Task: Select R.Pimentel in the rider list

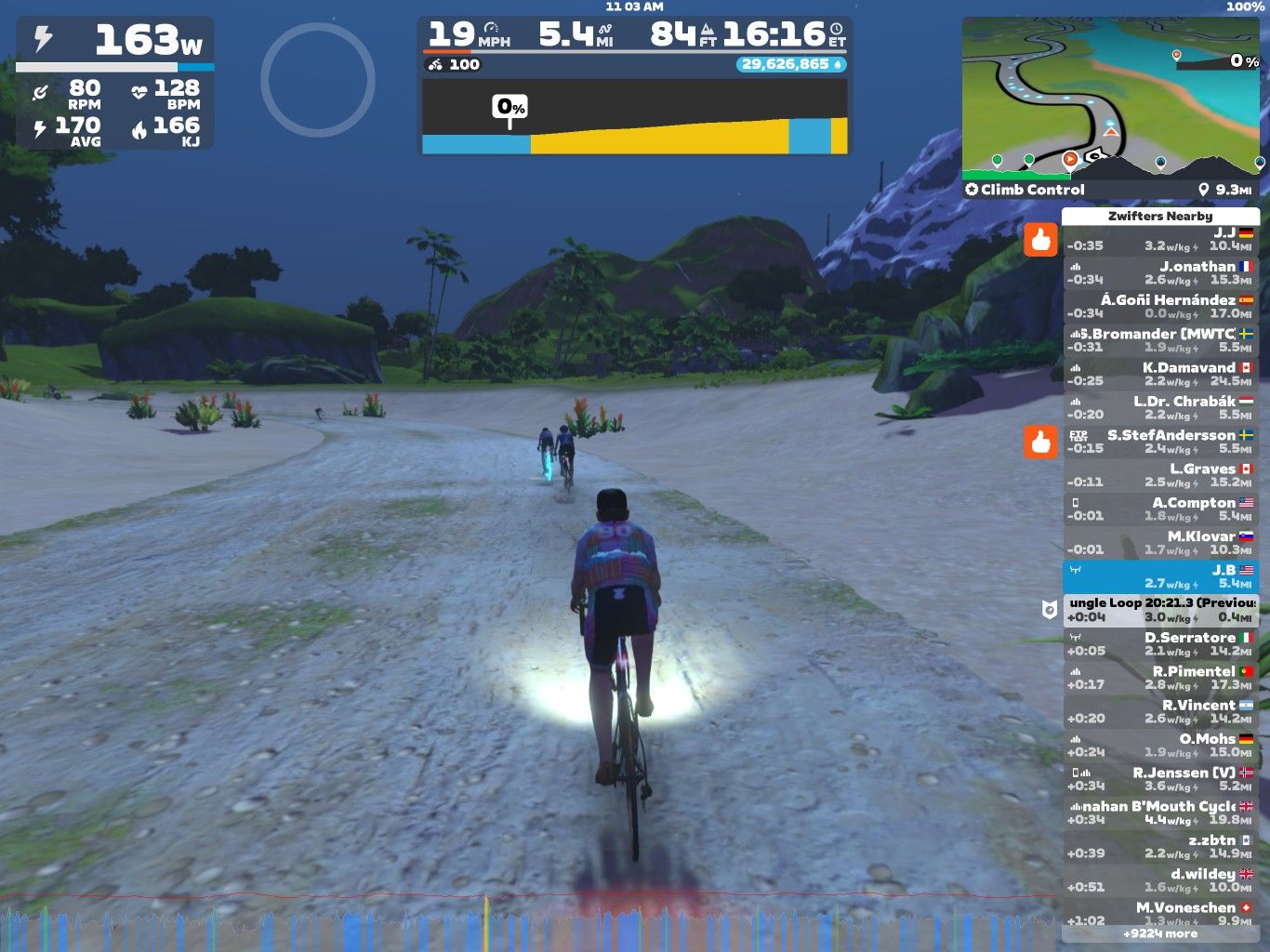Action: point(1160,677)
